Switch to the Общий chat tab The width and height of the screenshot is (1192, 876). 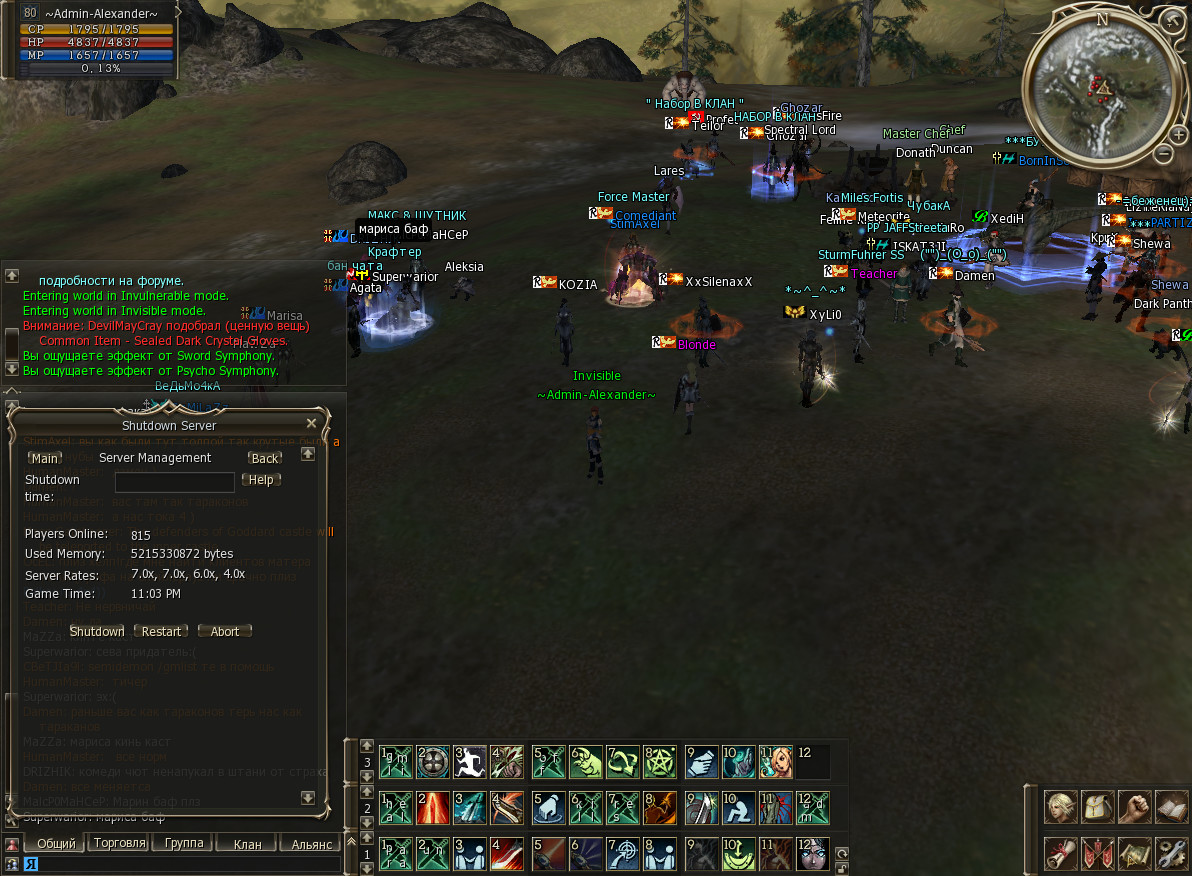point(56,844)
